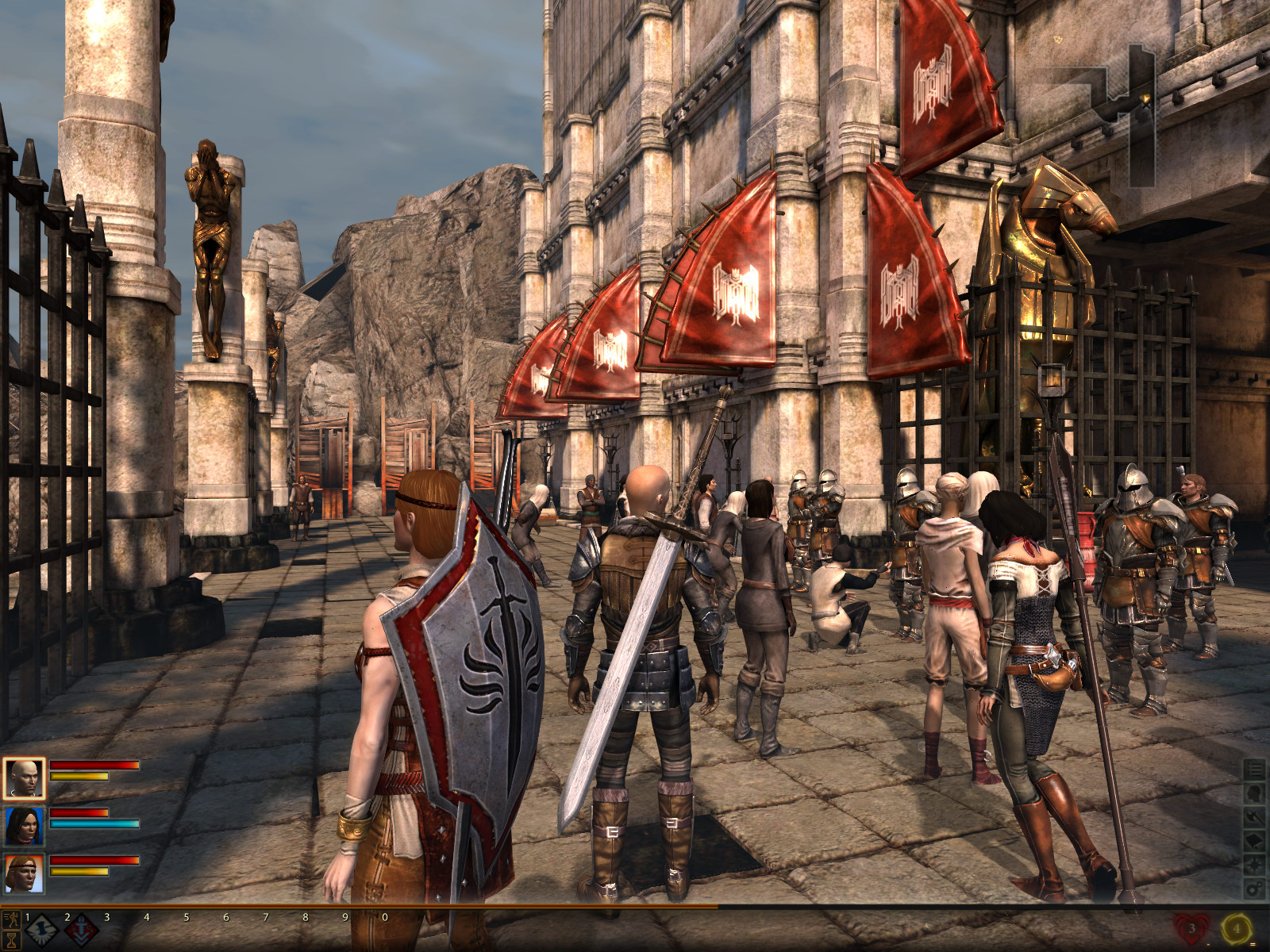Activate the eagle-winged ability in slot 1
Image resolution: width=1270 pixels, height=952 pixels.
[x=42, y=931]
